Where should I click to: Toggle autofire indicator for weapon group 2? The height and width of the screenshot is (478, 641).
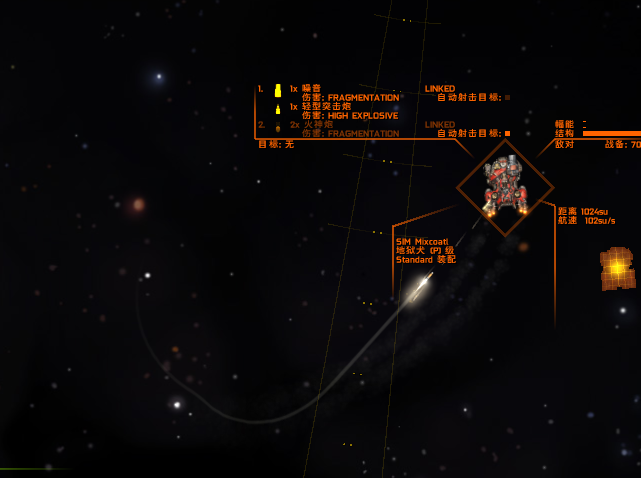tap(507, 134)
